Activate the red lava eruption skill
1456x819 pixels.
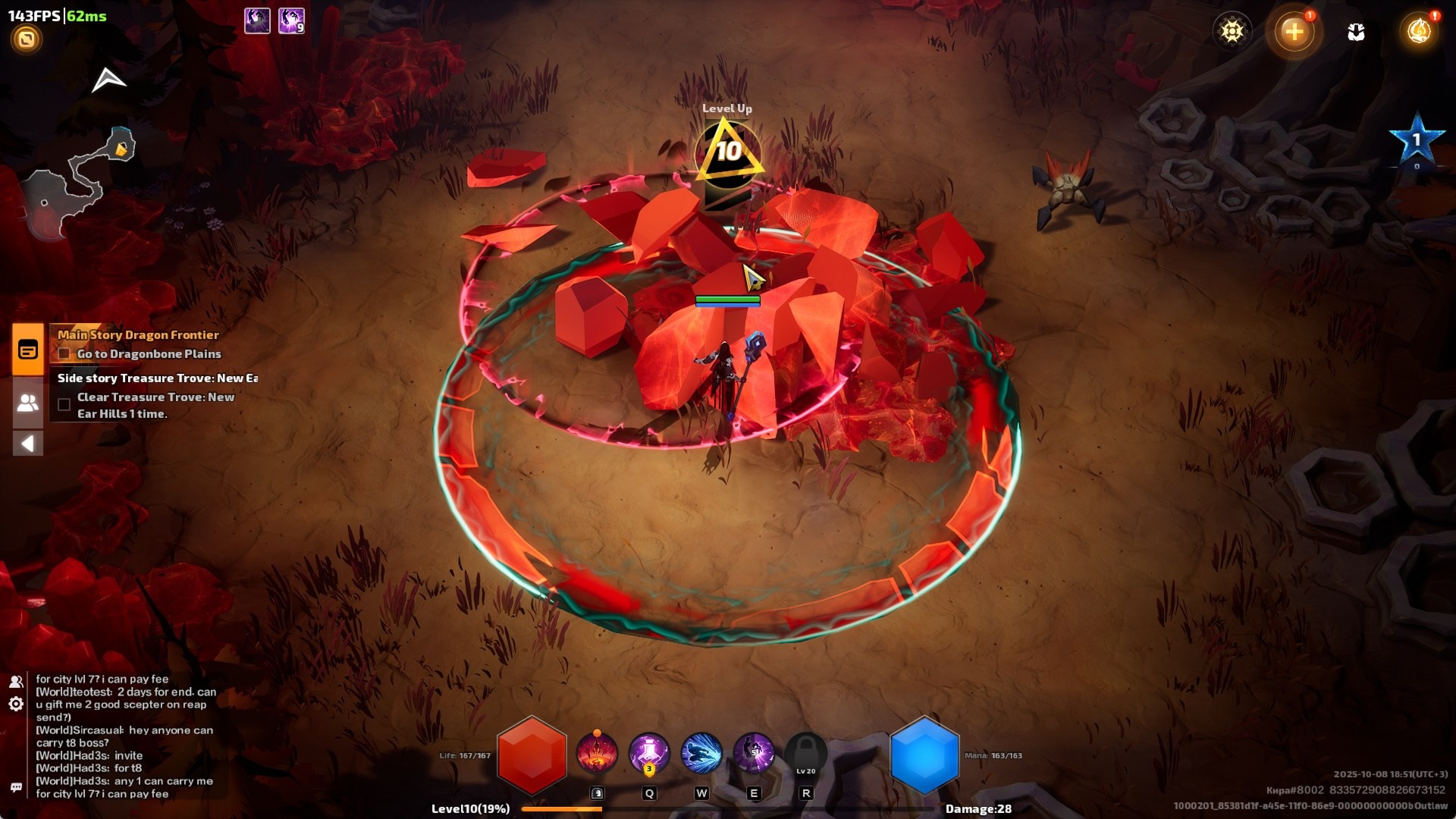tap(597, 754)
